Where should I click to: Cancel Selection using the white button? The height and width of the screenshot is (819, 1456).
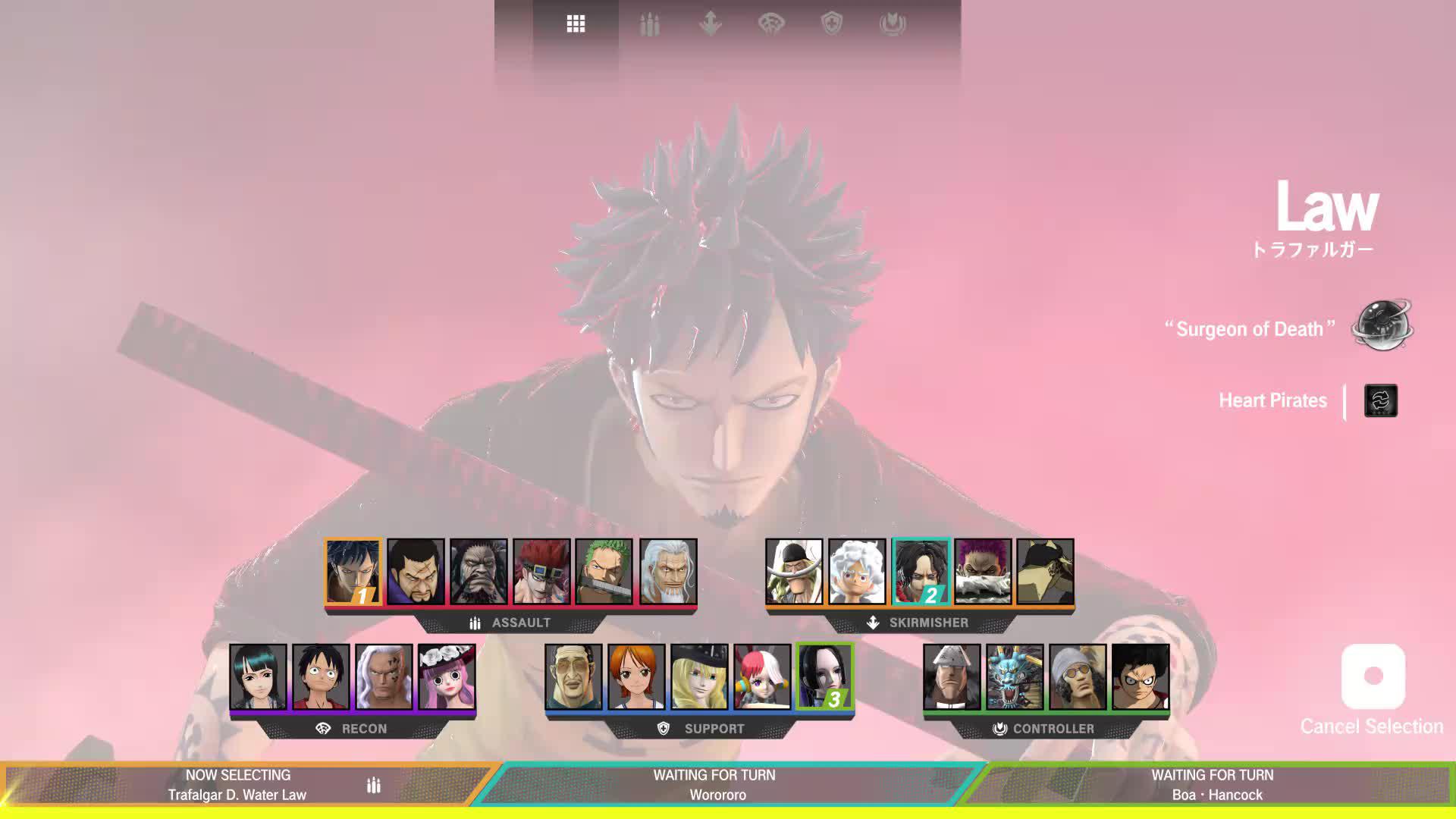(x=1373, y=676)
